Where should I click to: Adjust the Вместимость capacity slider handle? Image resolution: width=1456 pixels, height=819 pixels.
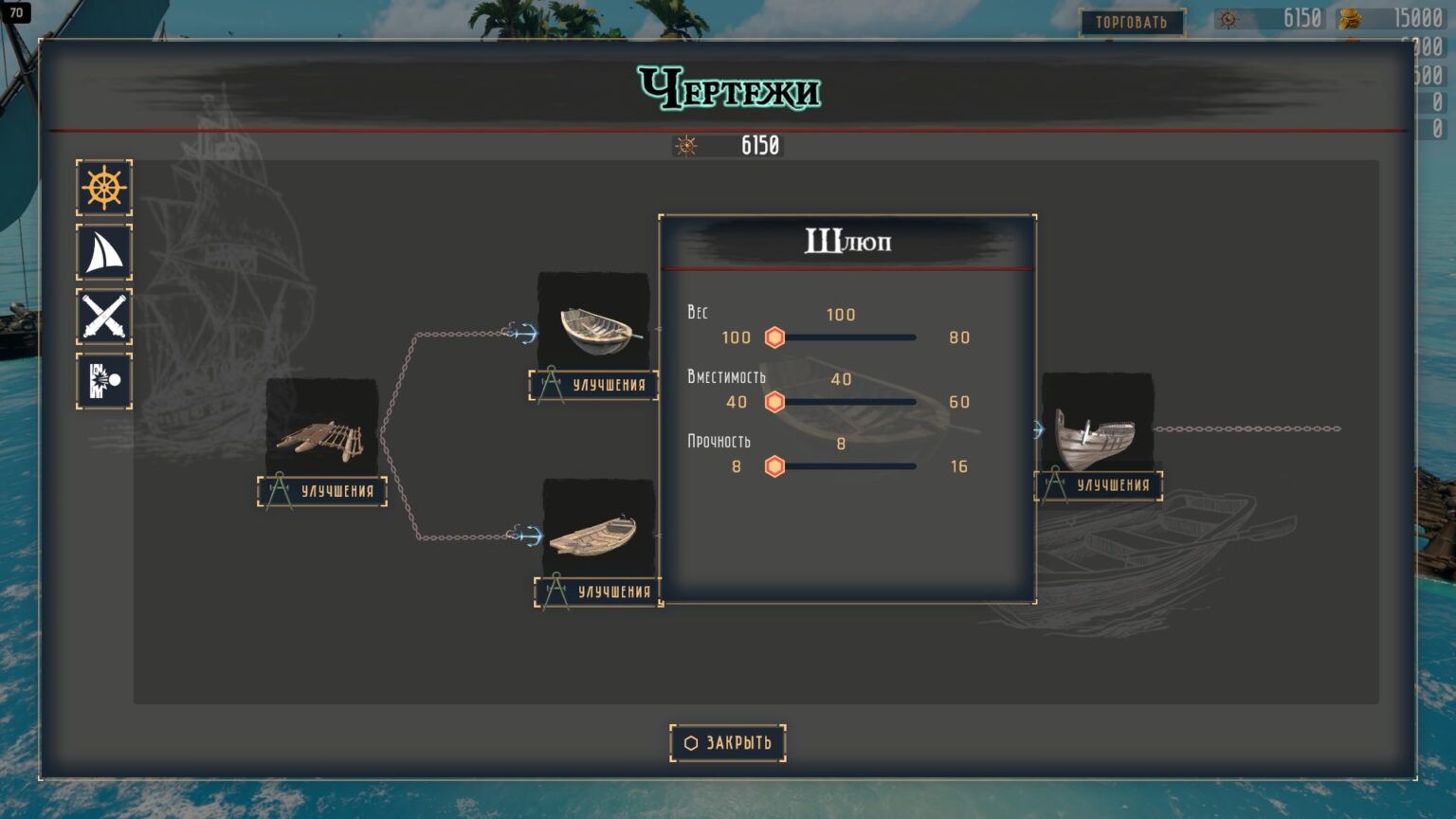(x=774, y=402)
